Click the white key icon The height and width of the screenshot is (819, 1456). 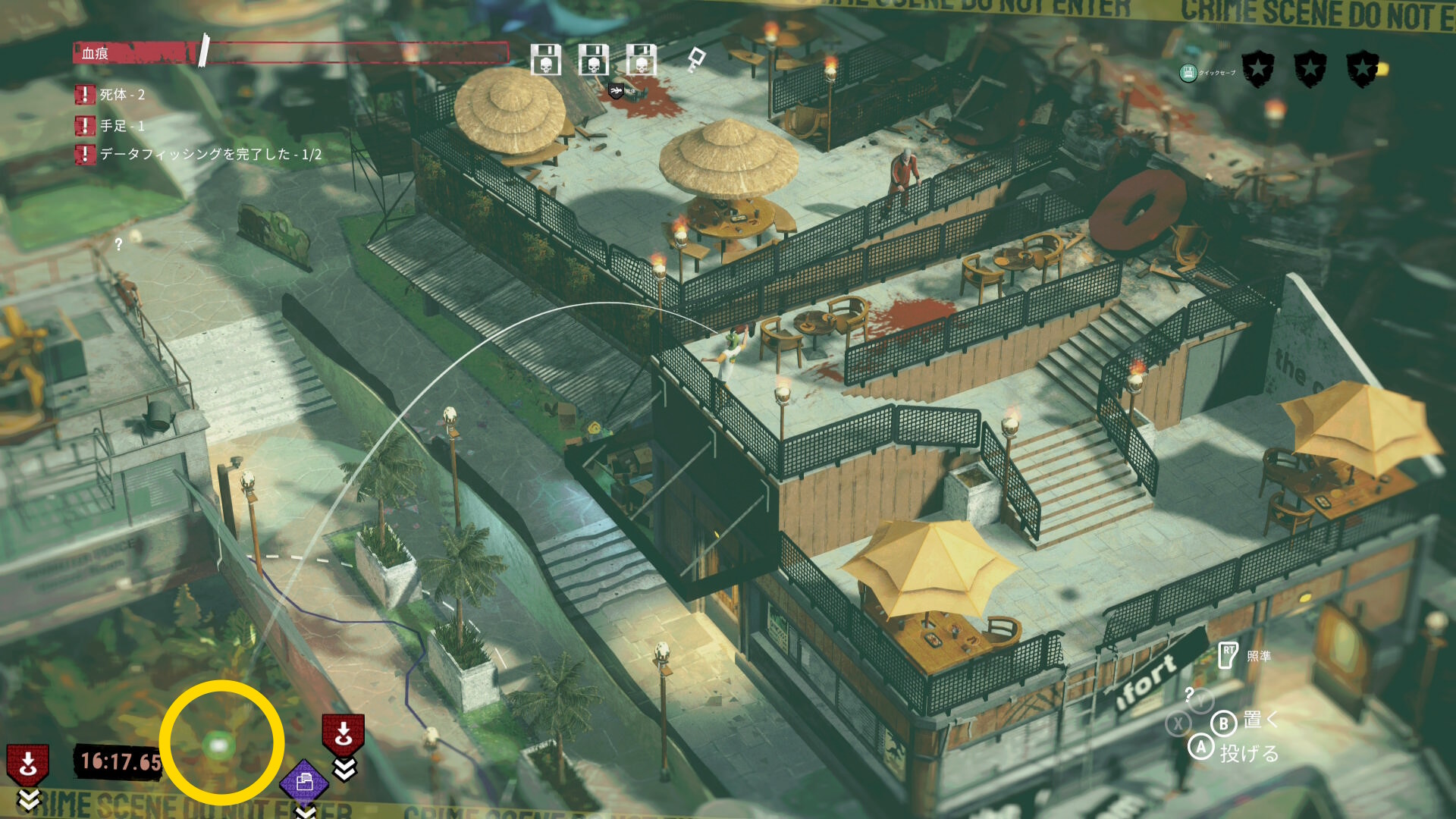click(696, 59)
